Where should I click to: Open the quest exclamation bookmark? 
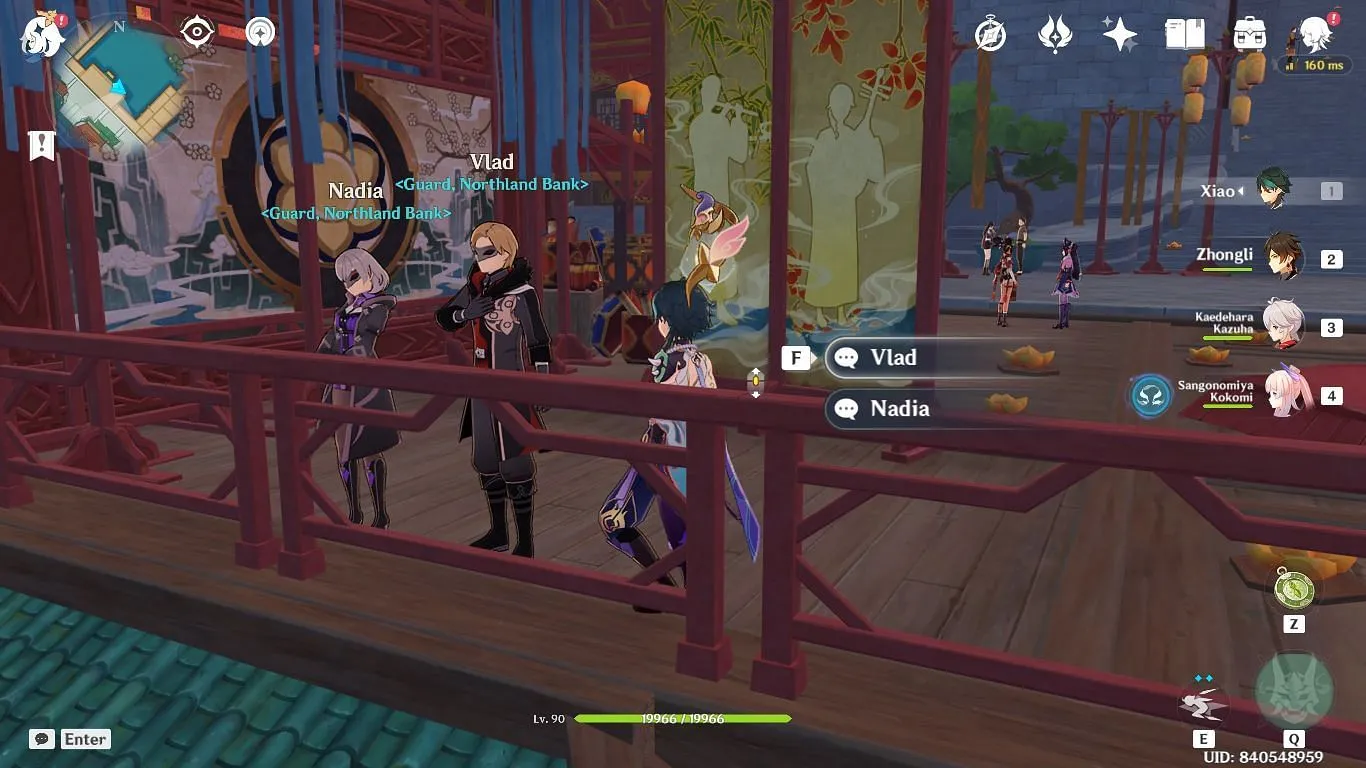click(41, 146)
